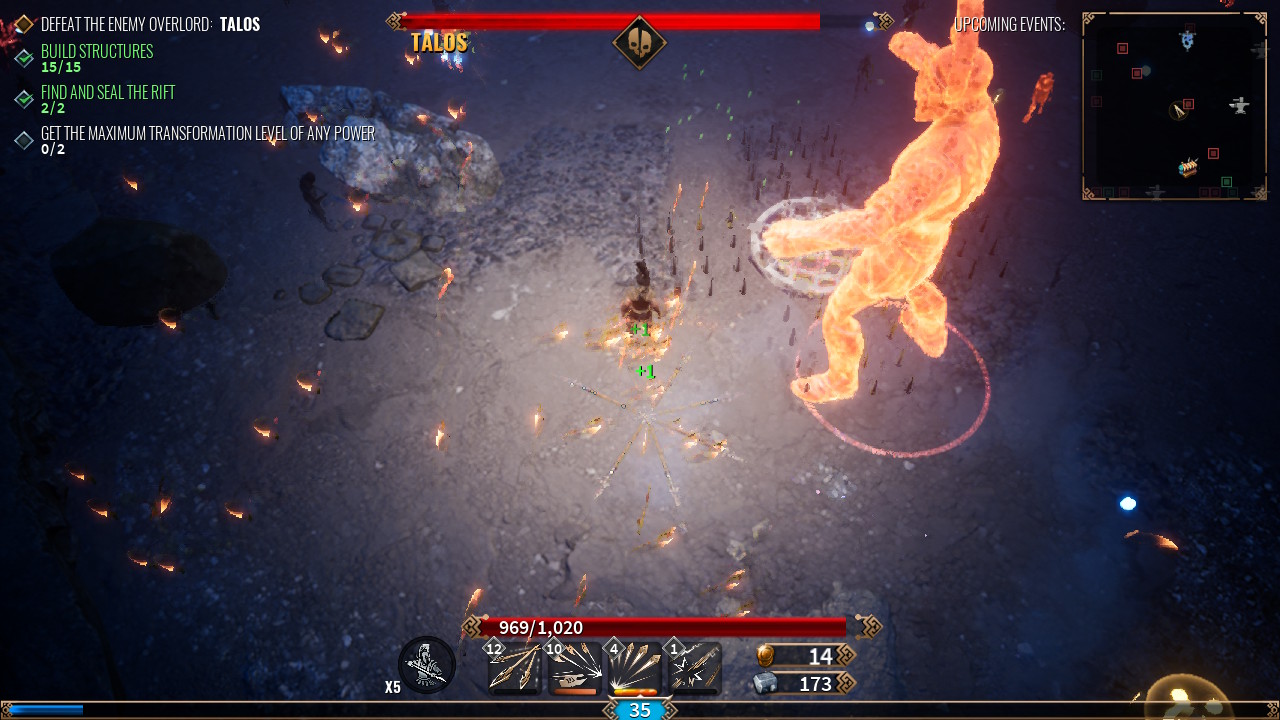Open the minimap
Image resolution: width=1280 pixels, height=720 pixels.
[x=1175, y=106]
